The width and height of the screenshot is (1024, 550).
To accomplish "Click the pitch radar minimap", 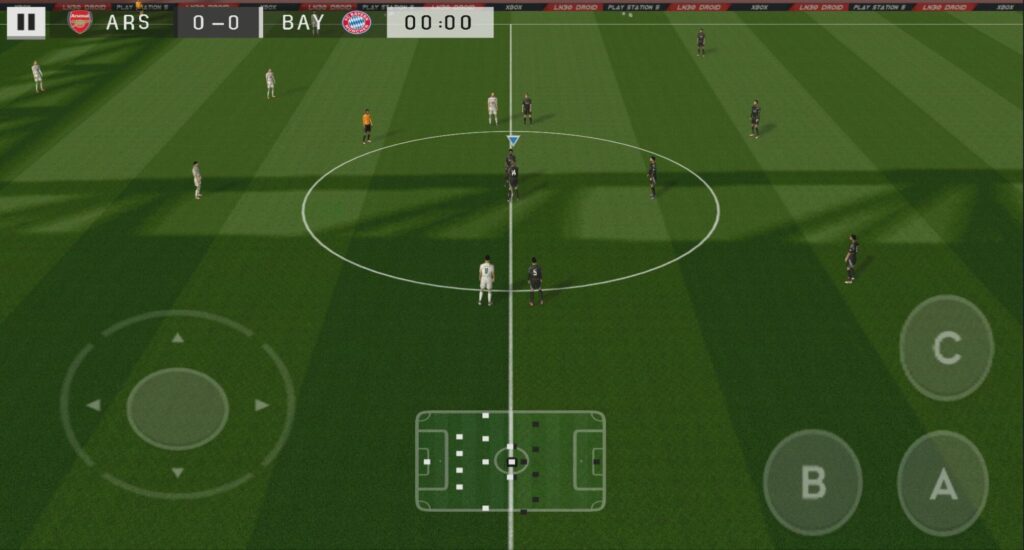I will click(x=510, y=461).
